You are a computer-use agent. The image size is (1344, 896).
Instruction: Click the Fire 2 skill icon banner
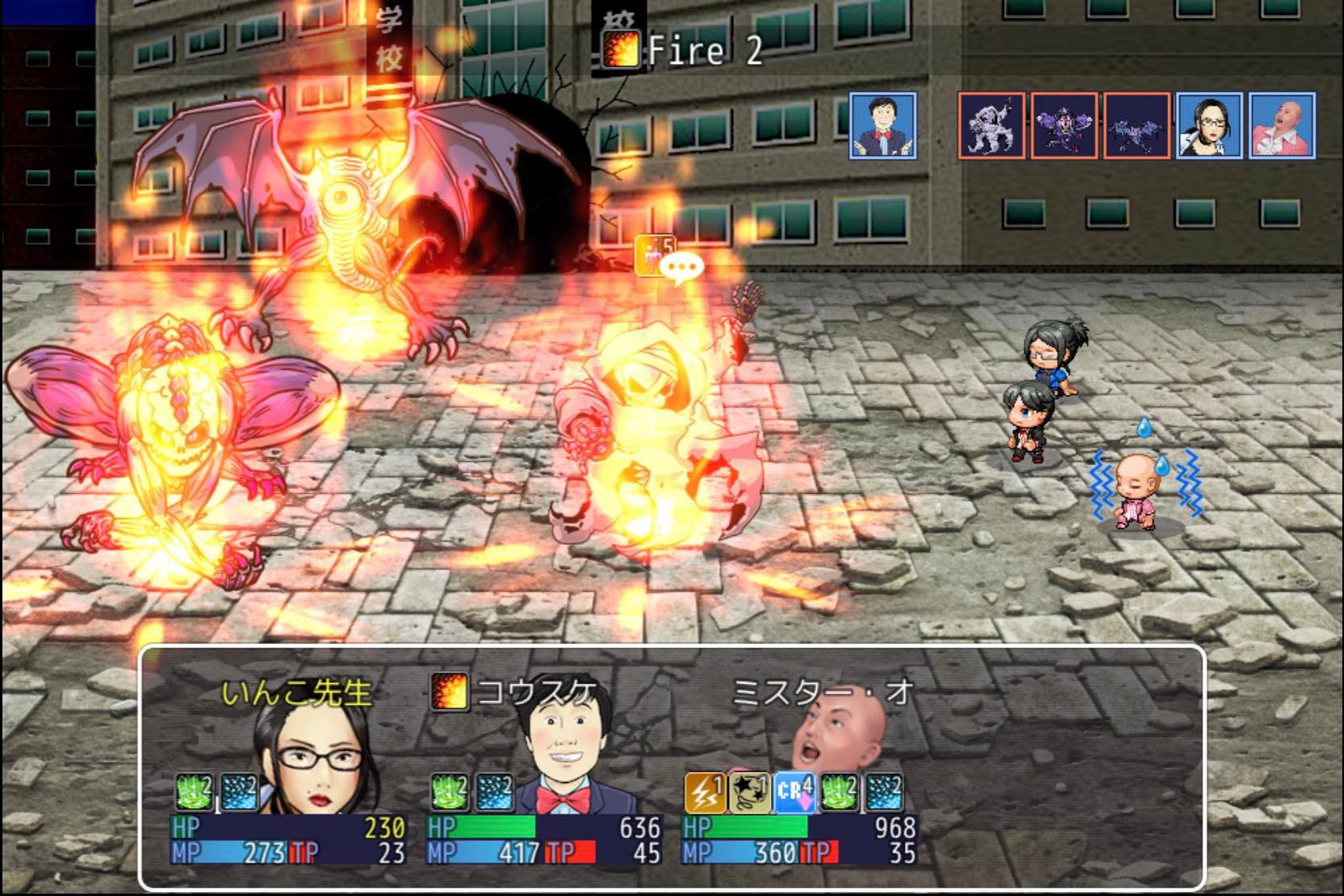tap(621, 50)
